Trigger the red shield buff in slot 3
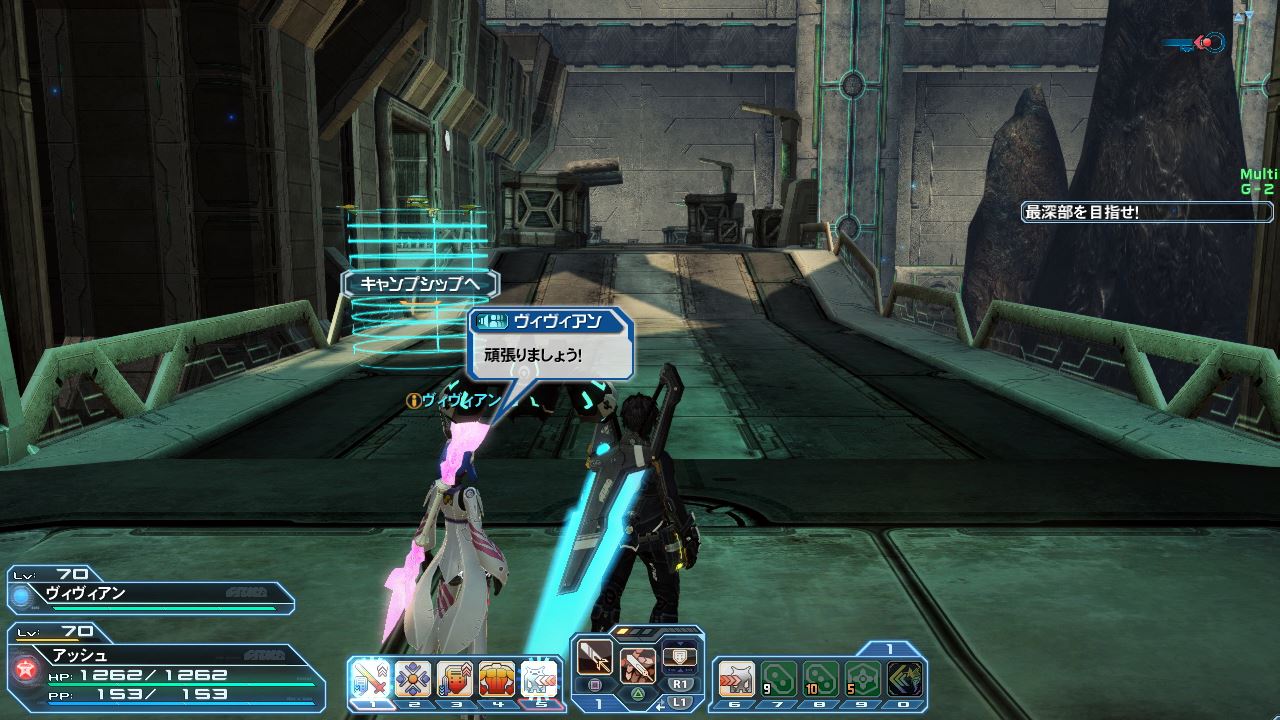The height and width of the screenshot is (720, 1280). pyautogui.click(x=453, y=680)
